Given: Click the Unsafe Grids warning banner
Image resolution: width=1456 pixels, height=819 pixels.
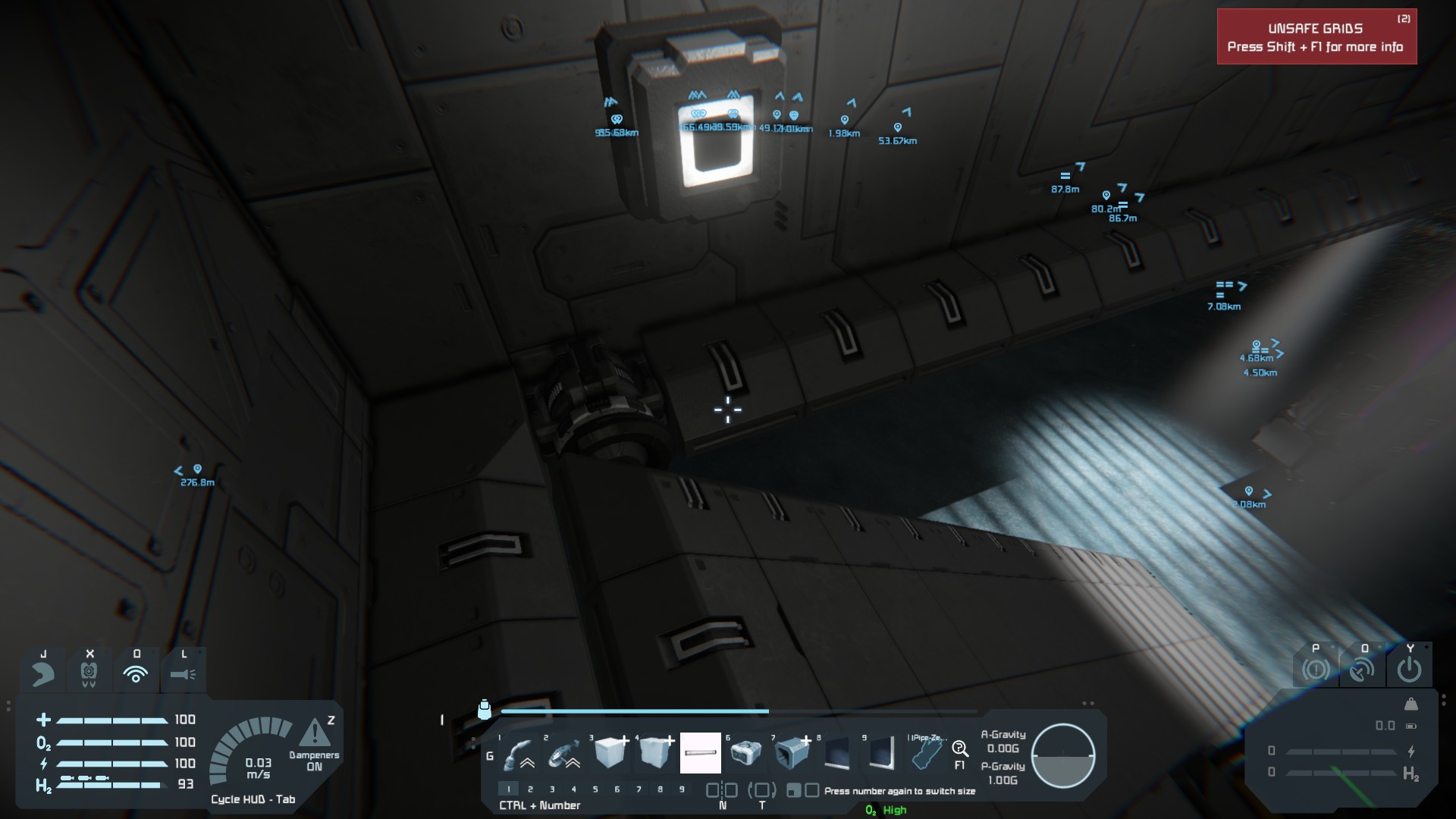Looking at the screenshot, I should coord(1316,37).
